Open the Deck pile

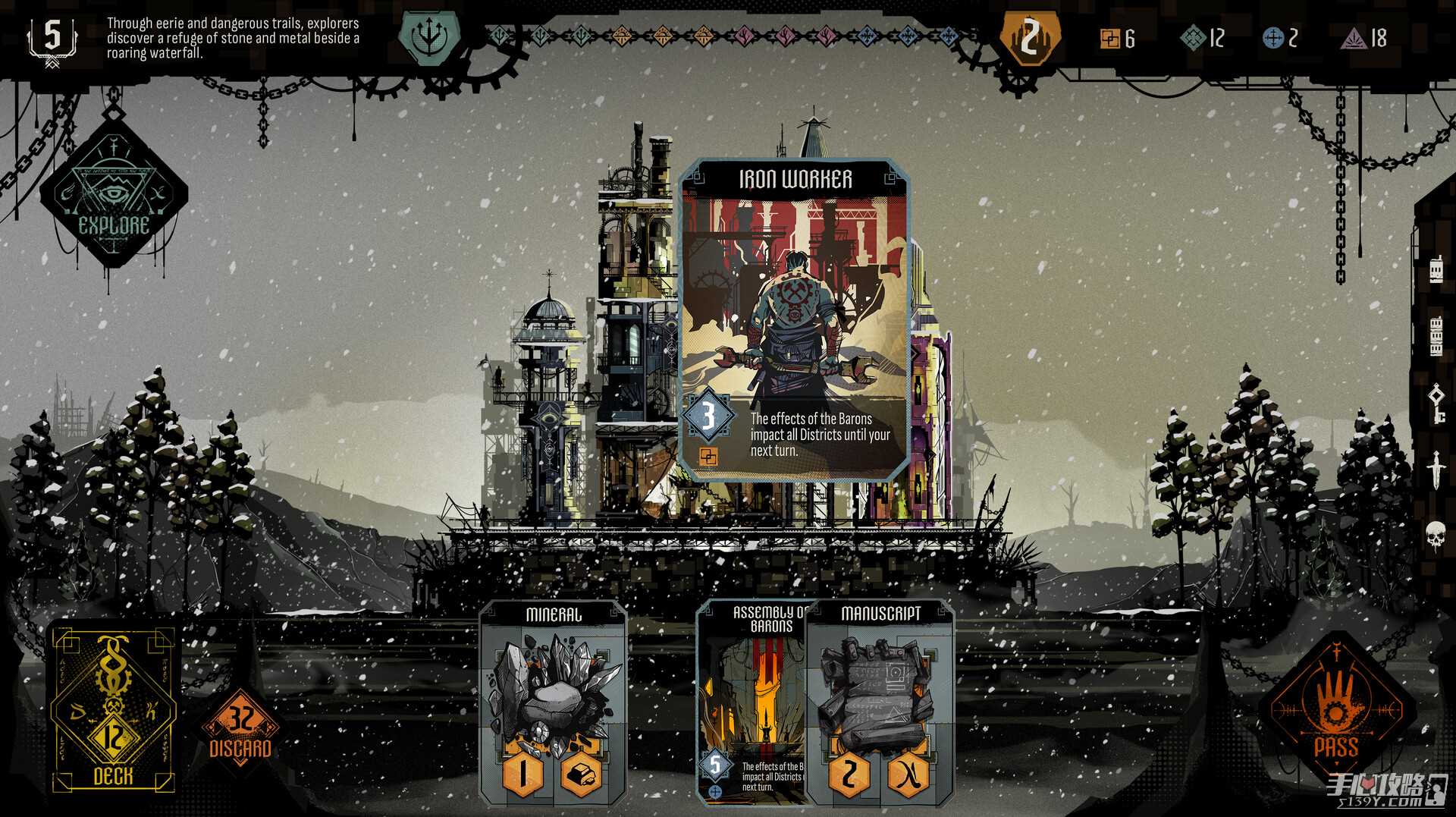point(114,709)
